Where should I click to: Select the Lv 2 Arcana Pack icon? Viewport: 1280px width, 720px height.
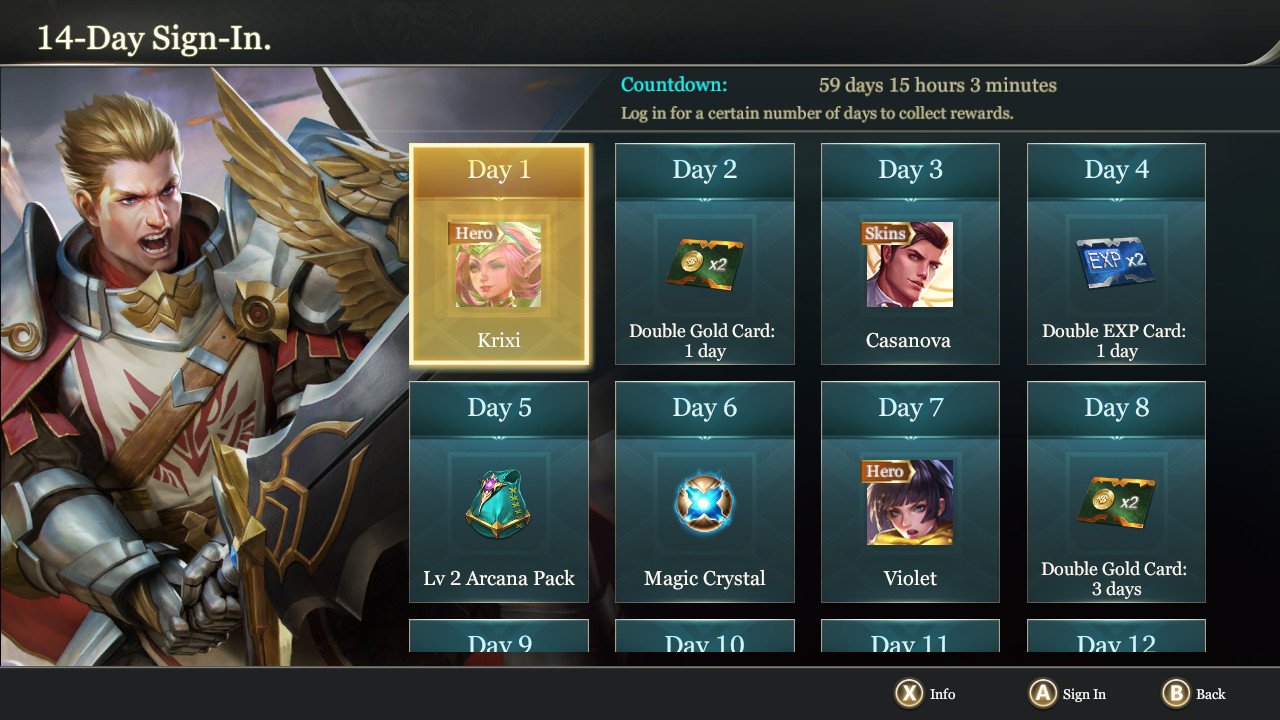[x=498, y=505]
